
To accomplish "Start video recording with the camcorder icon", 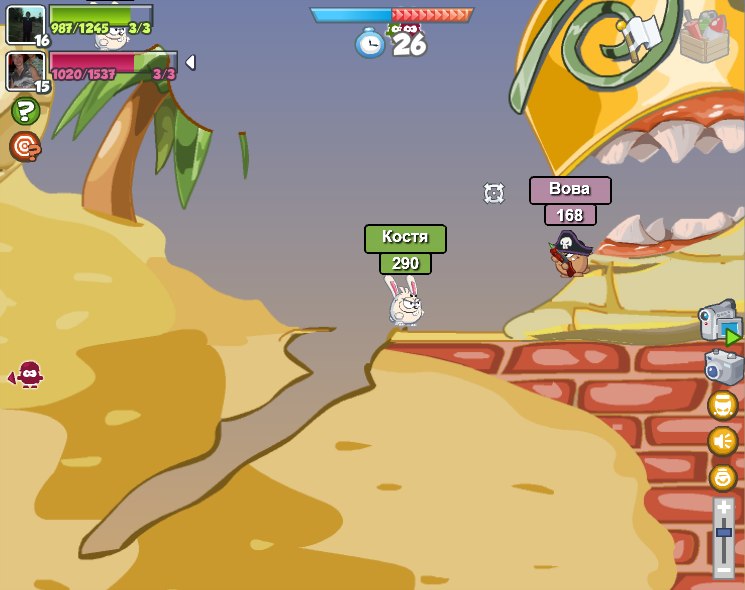I will pos(719,322).
